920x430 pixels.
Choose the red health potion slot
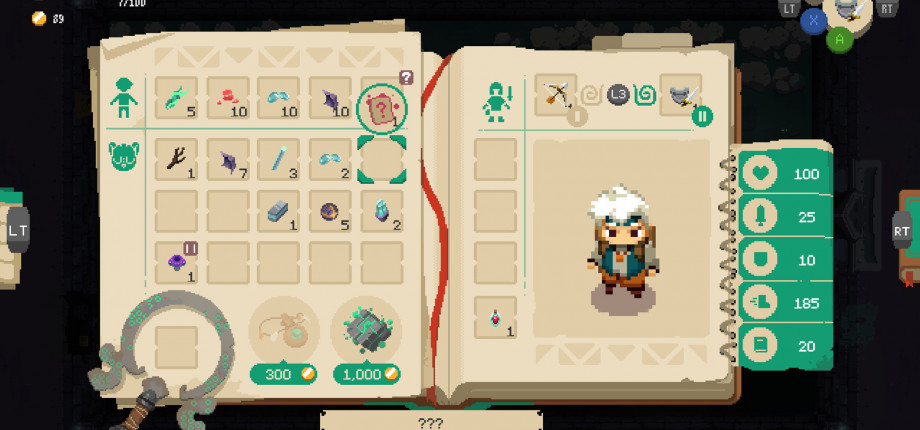pos(495,317)
